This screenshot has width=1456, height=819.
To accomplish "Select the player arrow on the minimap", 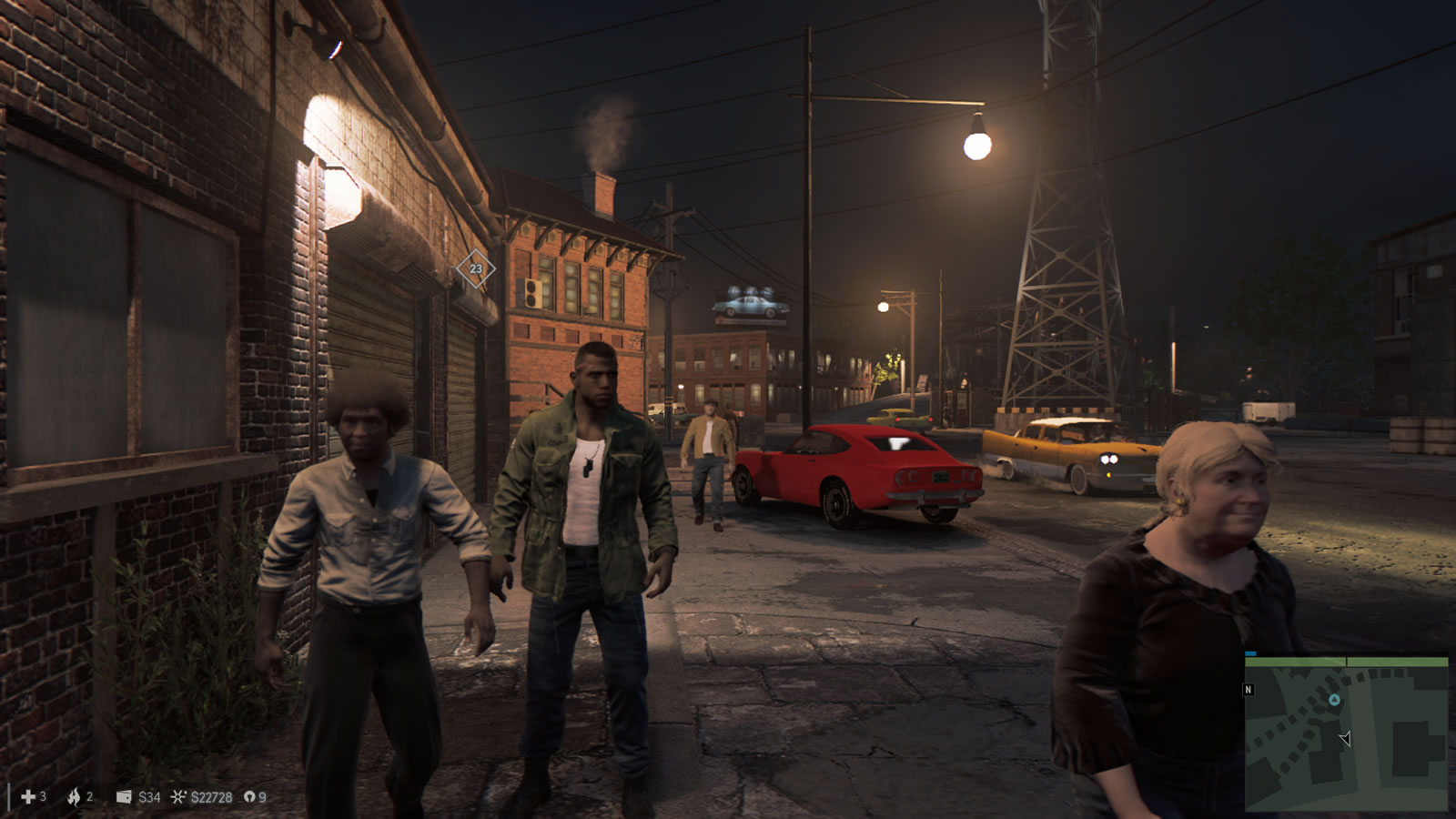I will pyautogui.click(x=1345, y=738).
